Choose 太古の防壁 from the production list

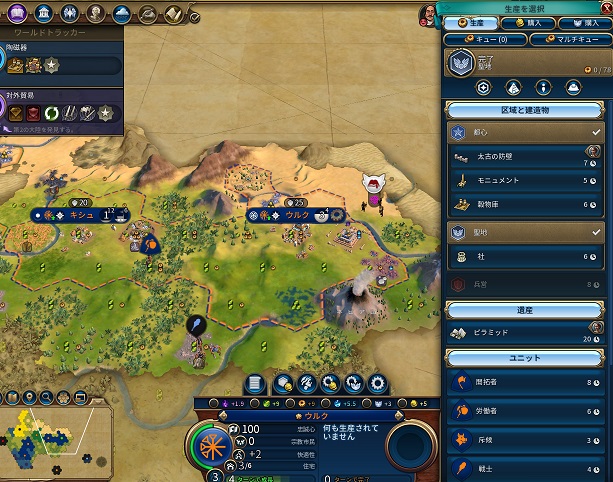click(519, 157)
